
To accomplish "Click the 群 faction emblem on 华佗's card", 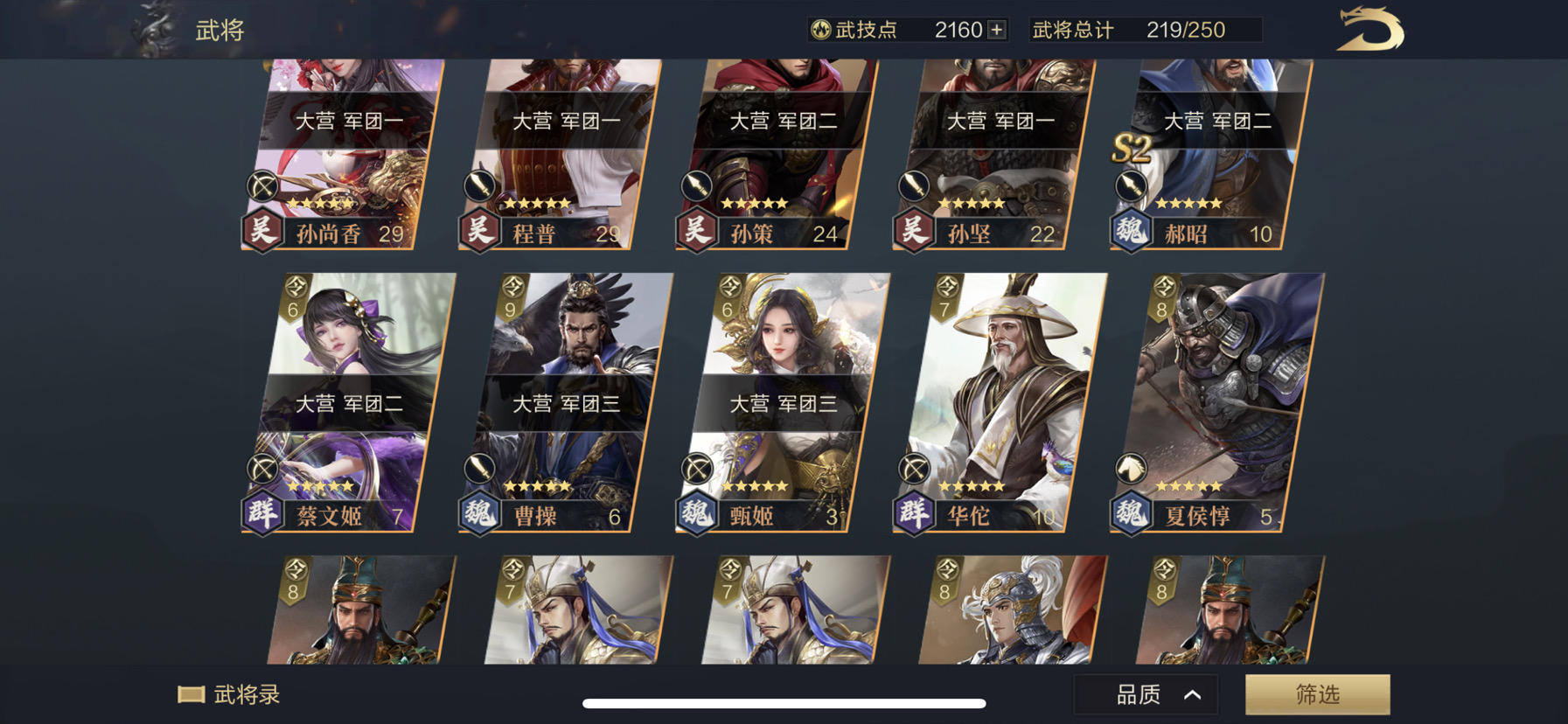I will click(912, 515).
